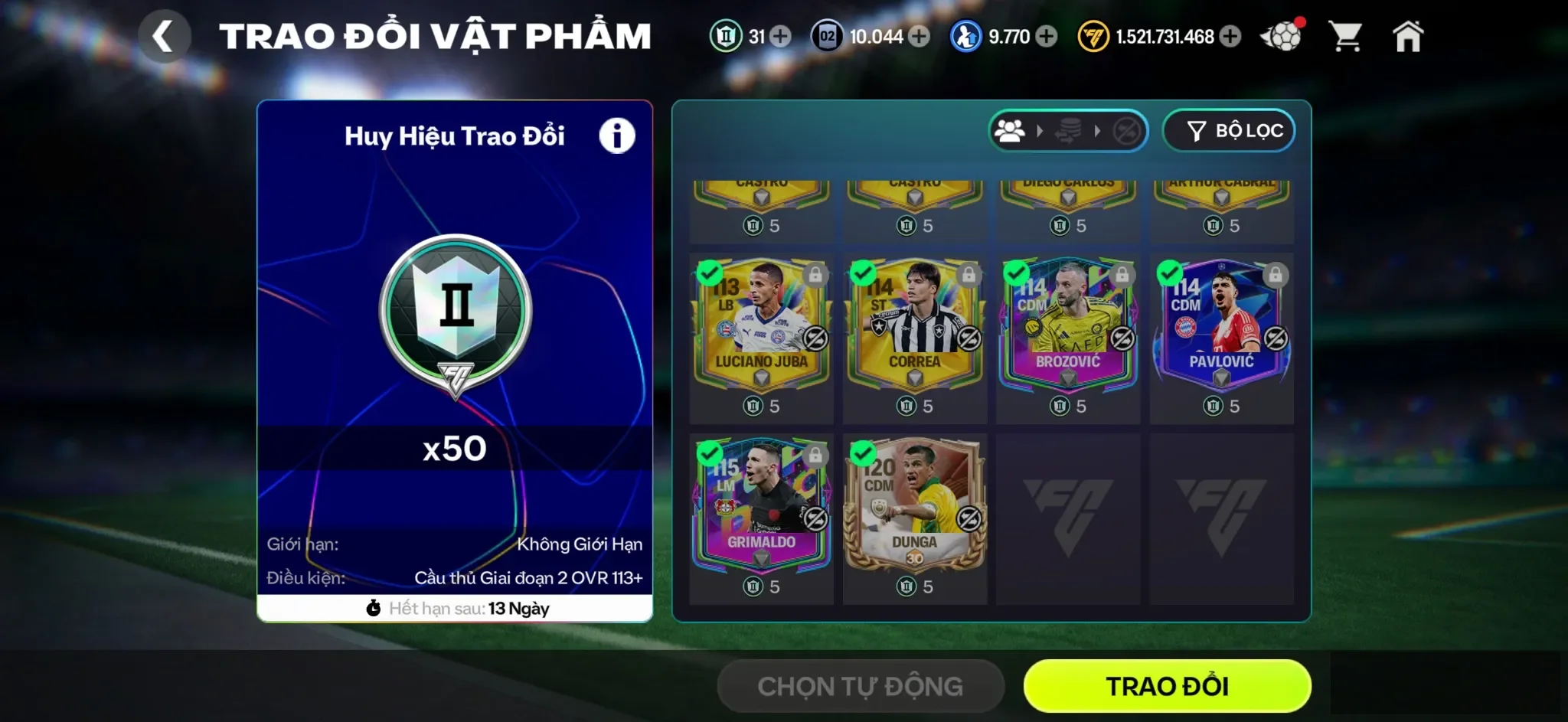
Task: Open the BỘ LỌC filter panel
Action: point(1228,130)
